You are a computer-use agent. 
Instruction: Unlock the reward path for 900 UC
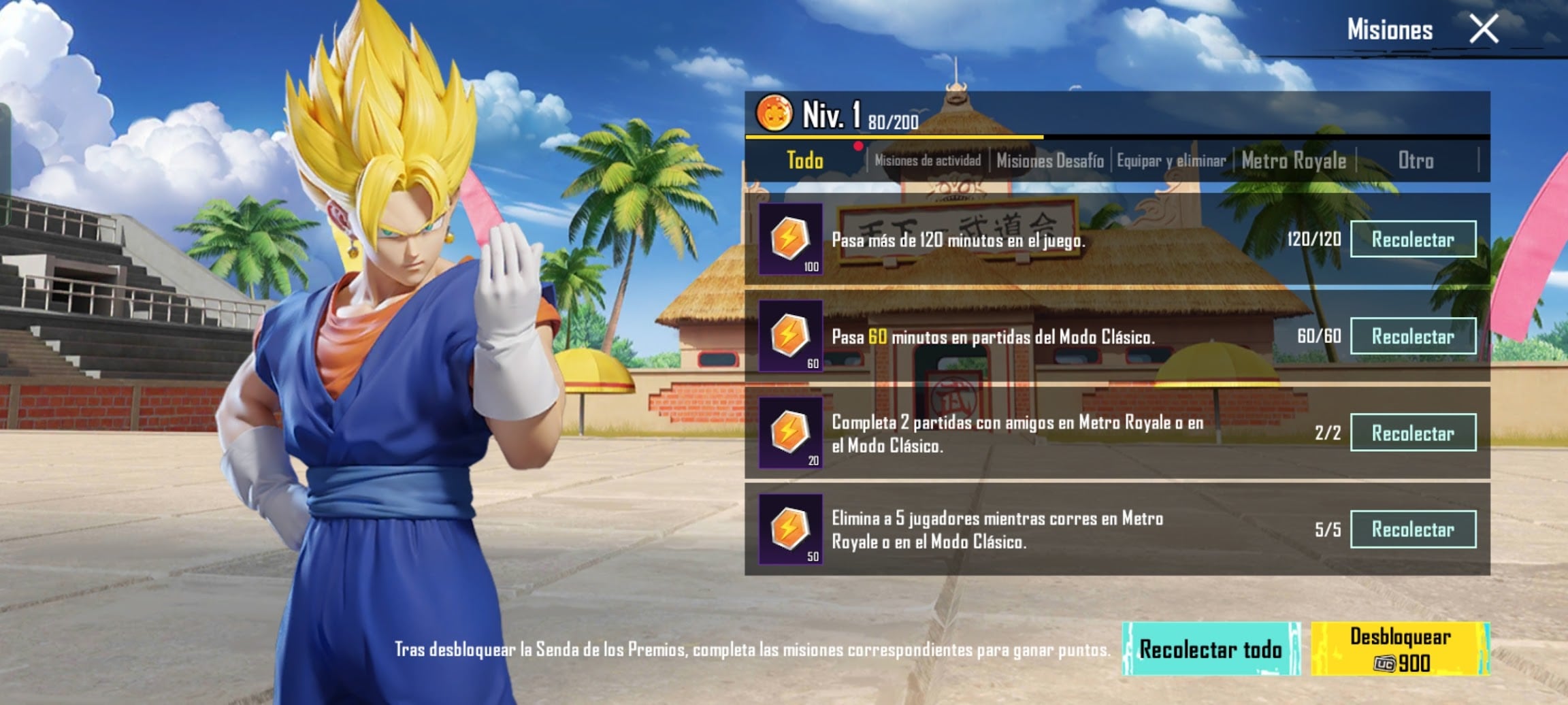(1400, 649)
